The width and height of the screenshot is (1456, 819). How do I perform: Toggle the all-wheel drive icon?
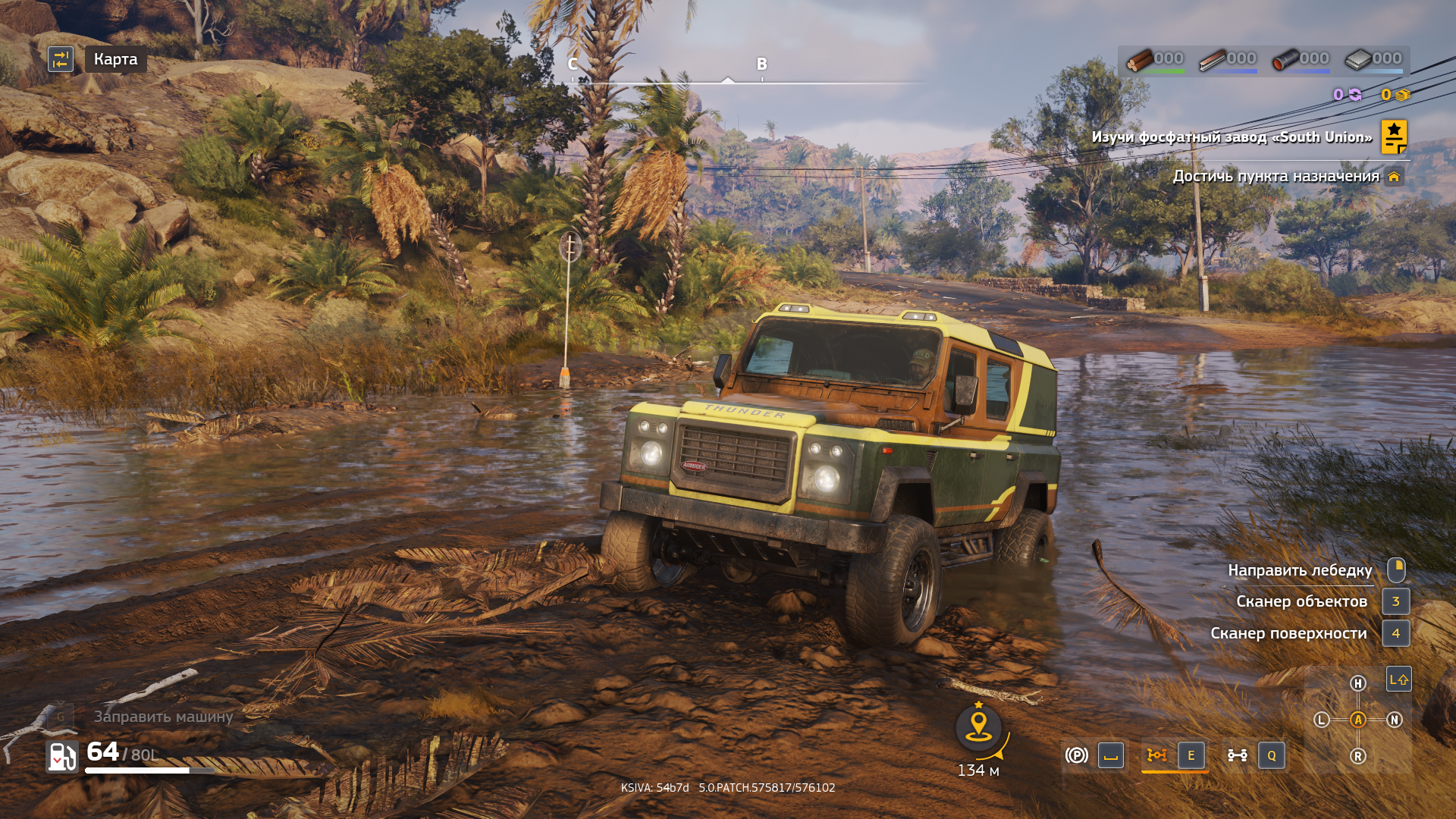(1237, 755)
